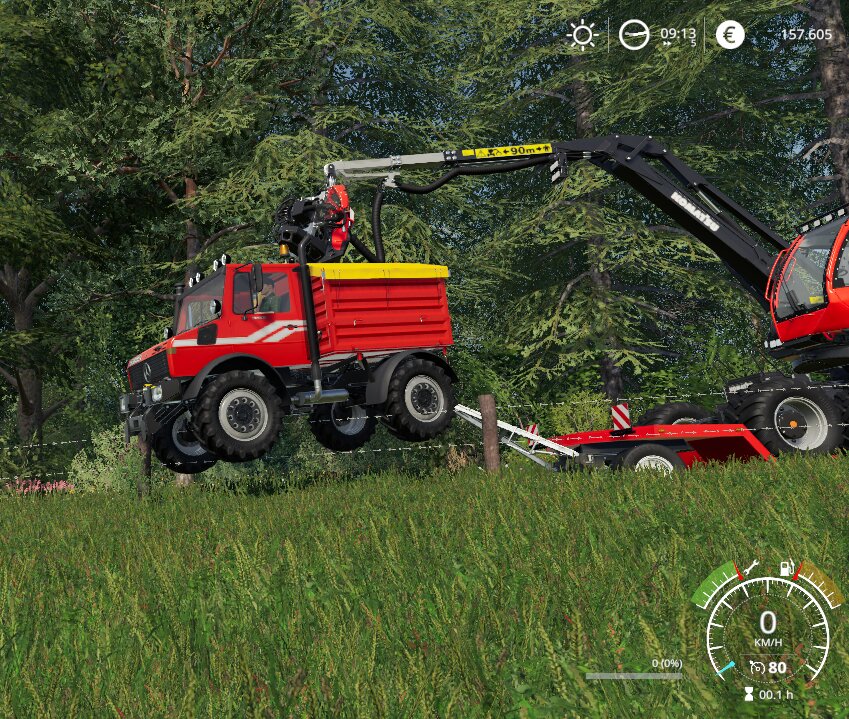Click the fuel pump gauge icon
This screenshot has width=849, height=719.
(787, 567)
